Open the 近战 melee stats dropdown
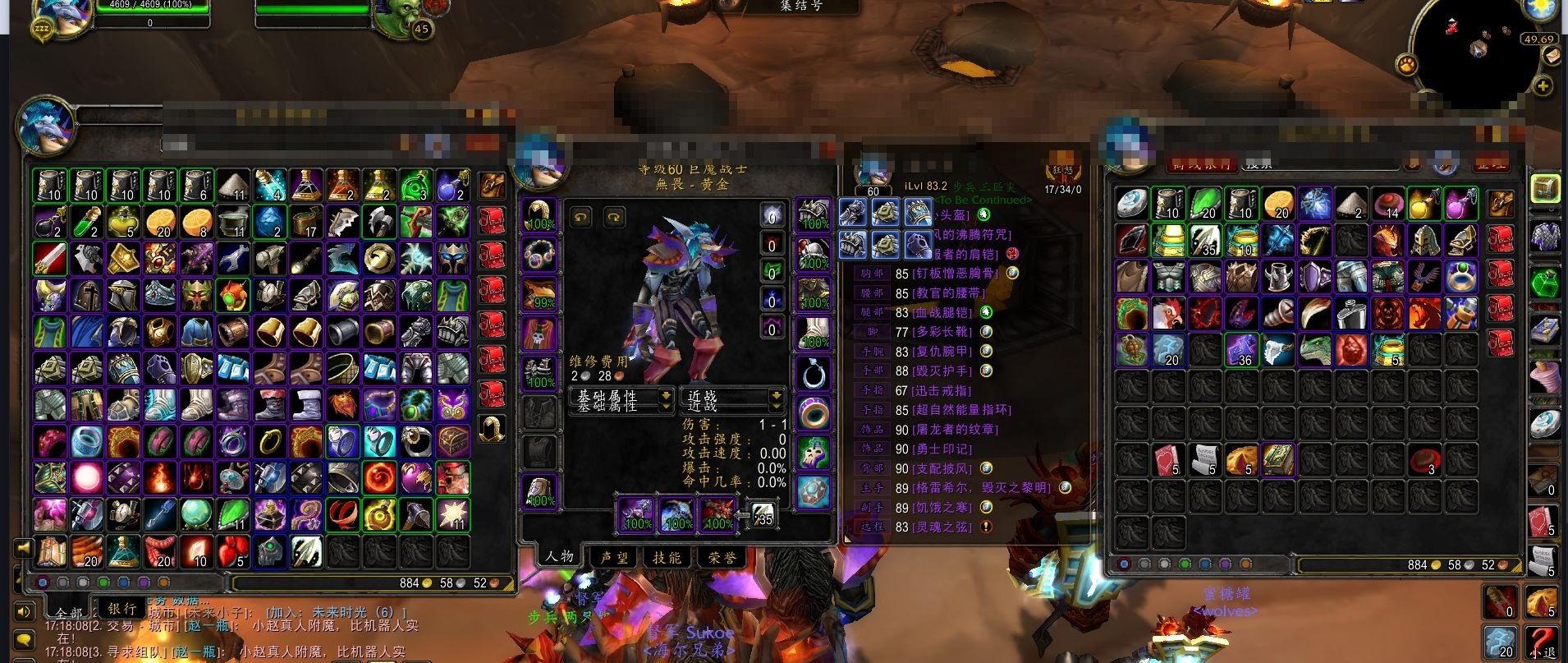This screenshot has width=1568, height=663. click(x=731, y=399)
